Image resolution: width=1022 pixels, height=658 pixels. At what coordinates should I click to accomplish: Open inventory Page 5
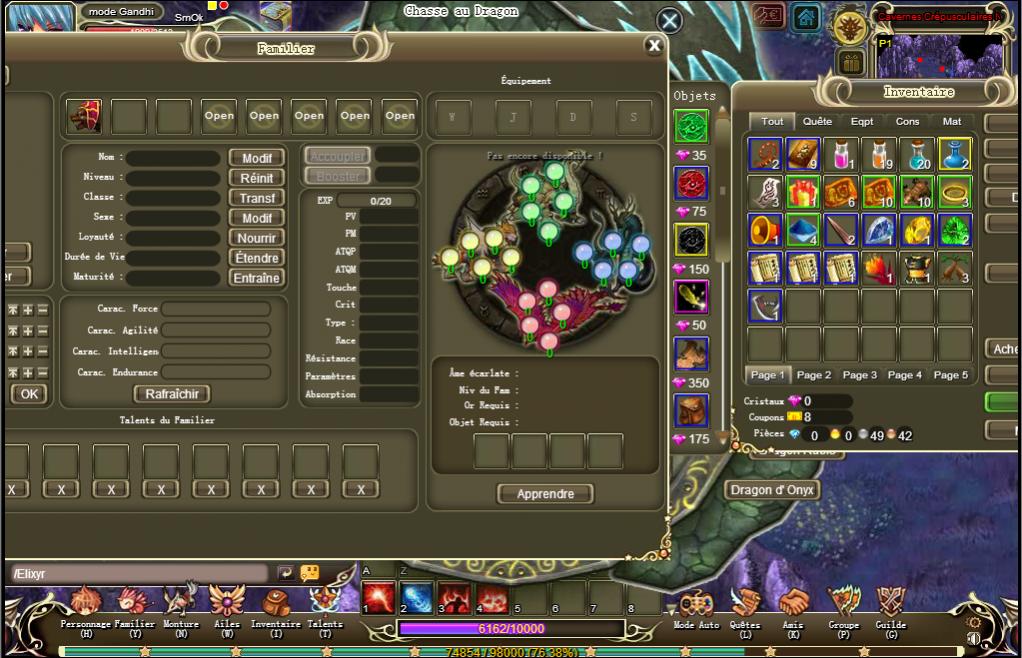tap(950, 375)
